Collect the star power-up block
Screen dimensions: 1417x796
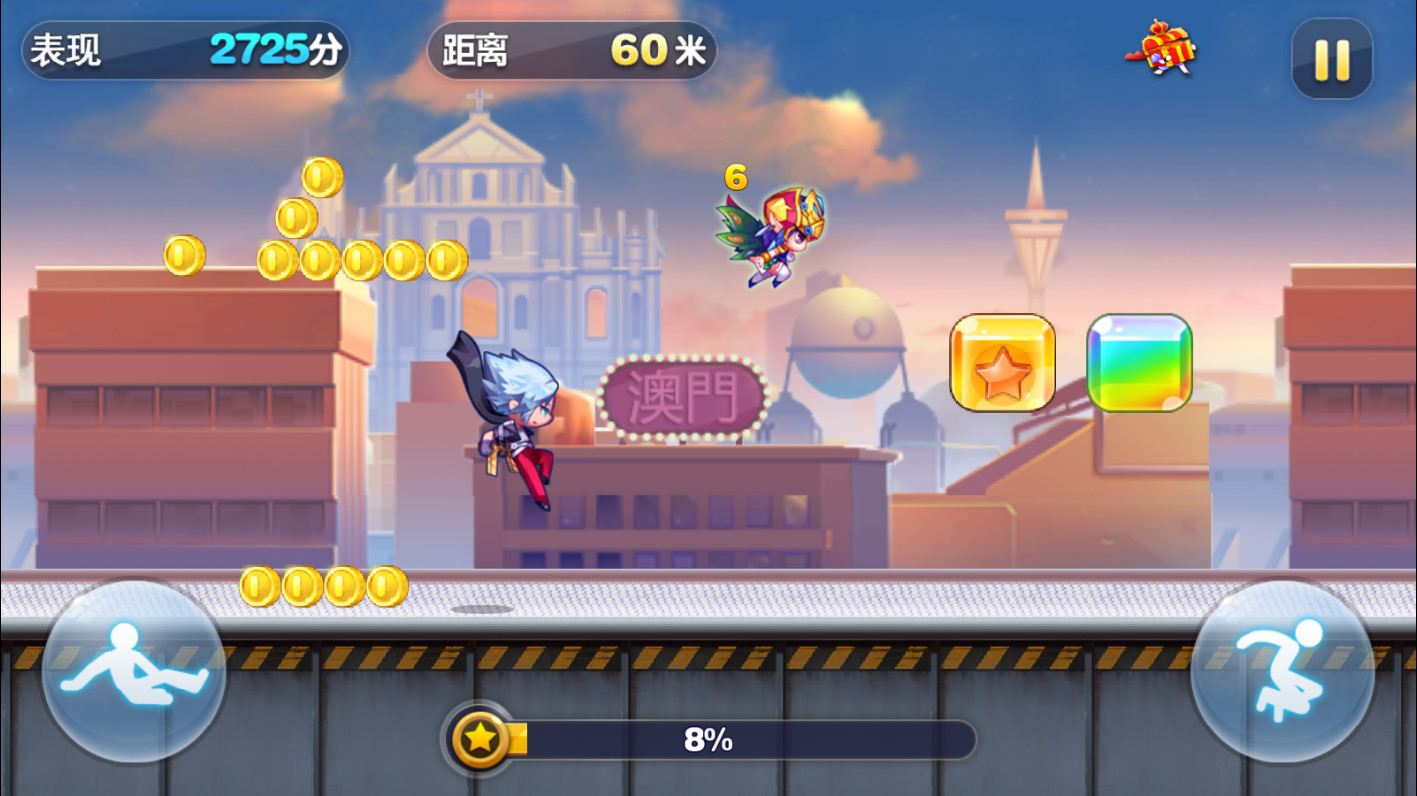[x=1001, y=363]
